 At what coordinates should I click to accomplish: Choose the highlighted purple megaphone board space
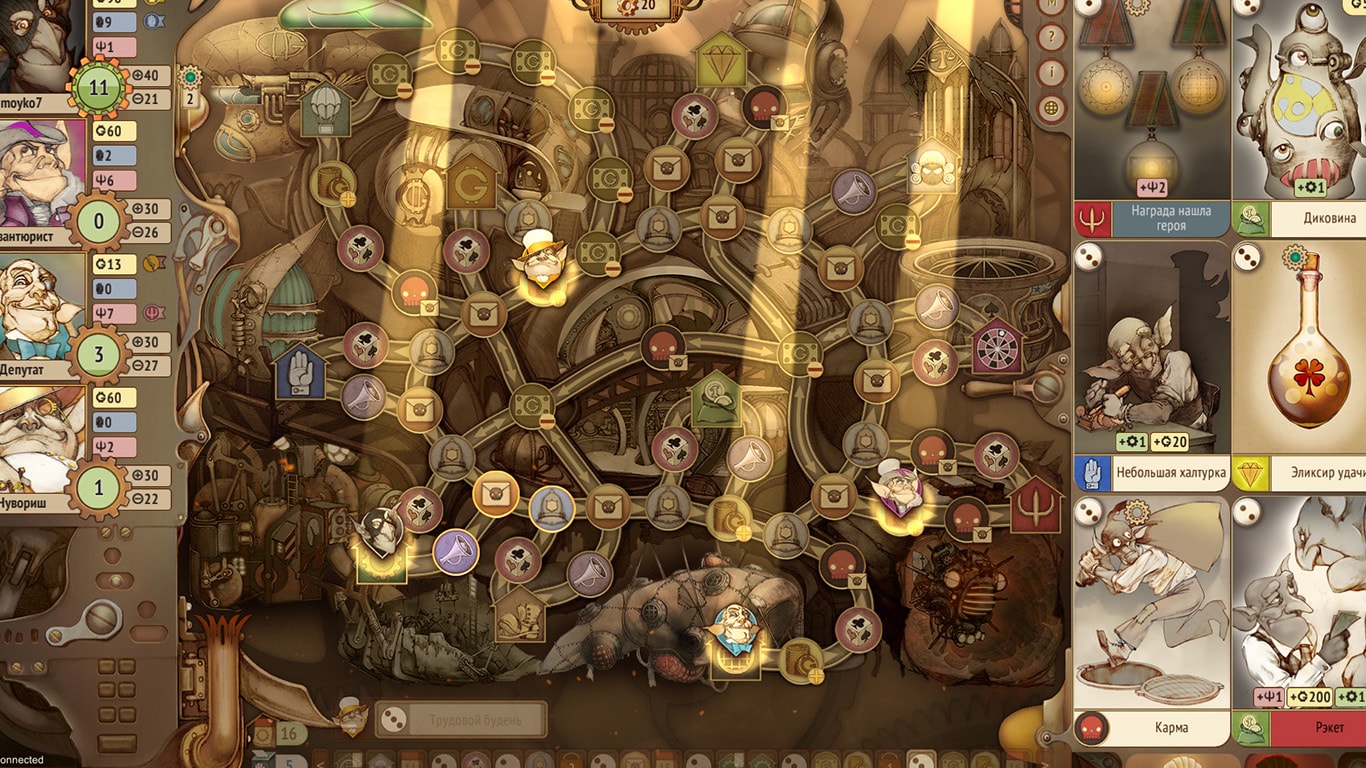click(x=456, y=551)
